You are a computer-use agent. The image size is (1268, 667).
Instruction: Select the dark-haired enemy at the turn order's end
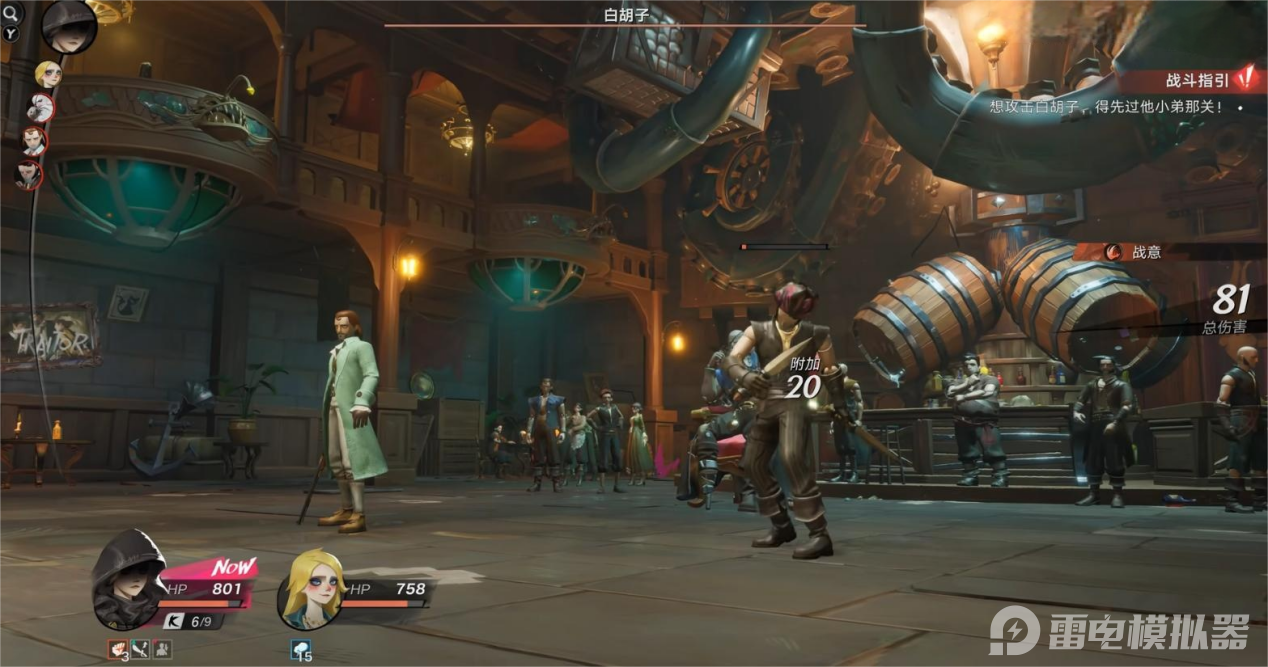click(27, 175)
